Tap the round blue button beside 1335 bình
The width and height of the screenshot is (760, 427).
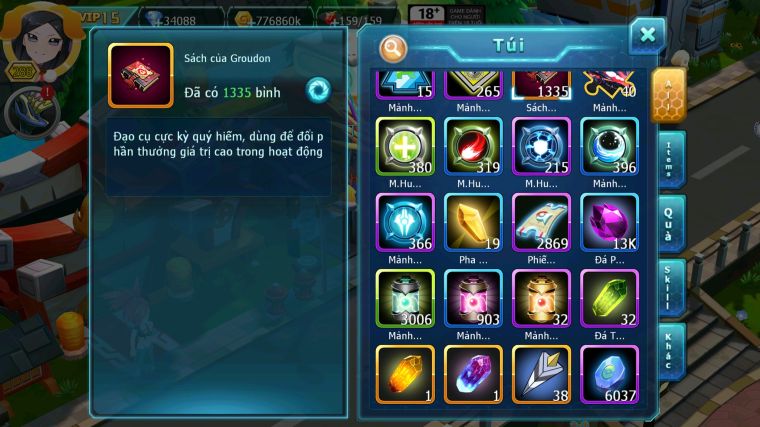coord(318,90)
